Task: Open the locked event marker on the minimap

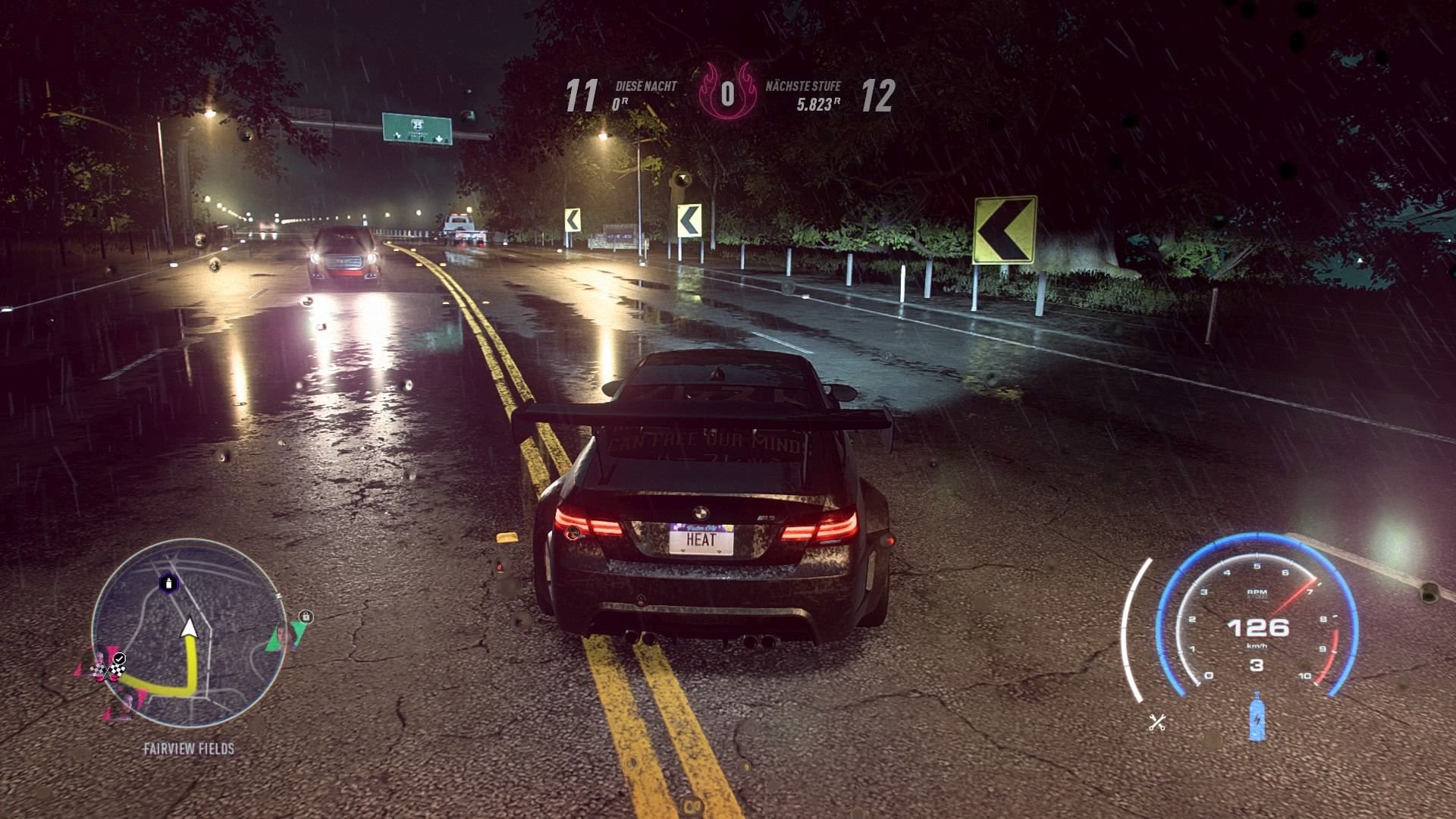Action: coord(306,617)
